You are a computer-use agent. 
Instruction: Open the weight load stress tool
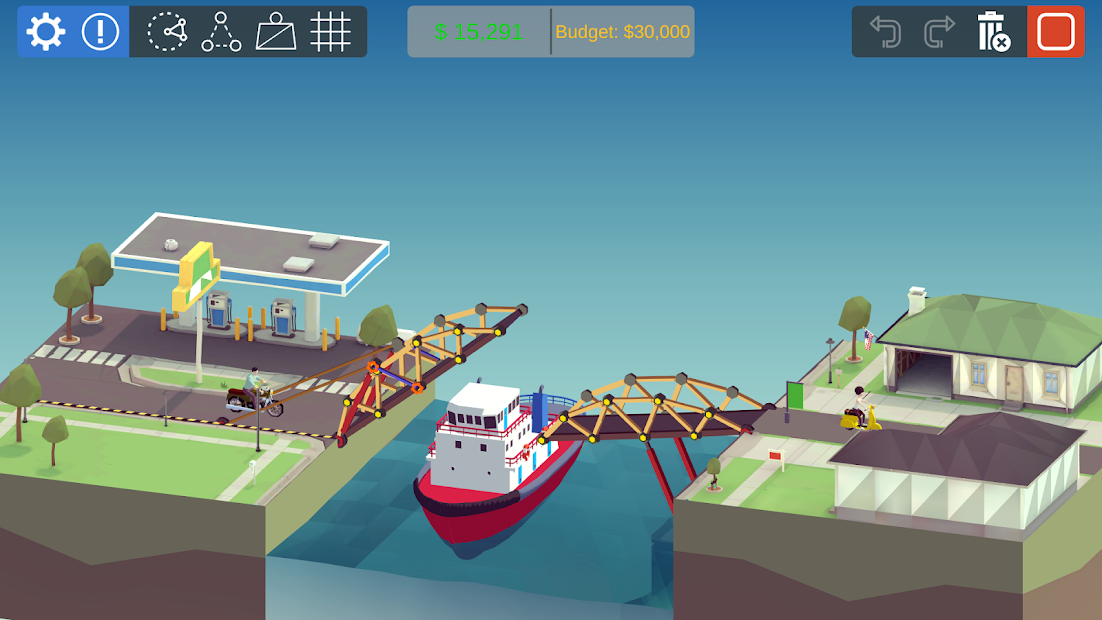(x=276, y=32)
